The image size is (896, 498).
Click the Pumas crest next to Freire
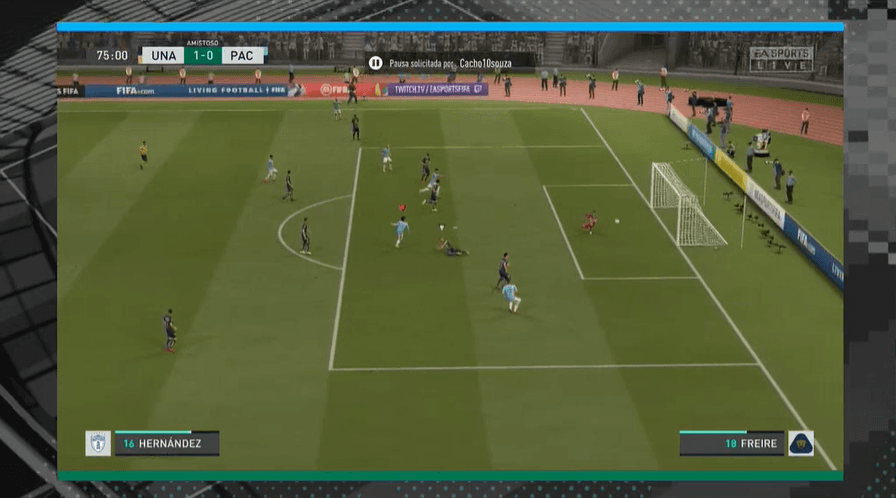pos(801,443)
